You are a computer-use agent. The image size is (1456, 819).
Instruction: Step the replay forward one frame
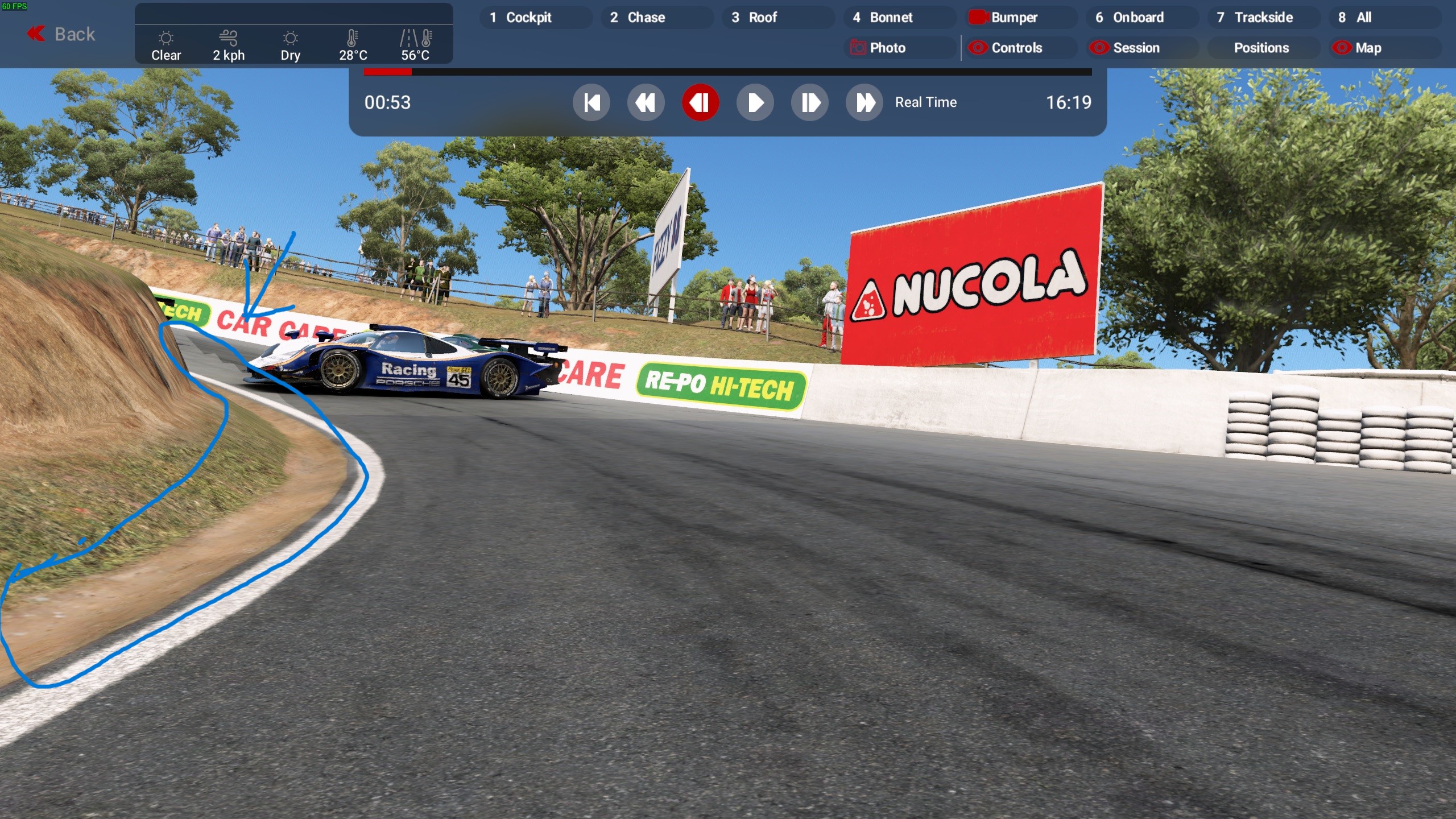click(810, 103)
